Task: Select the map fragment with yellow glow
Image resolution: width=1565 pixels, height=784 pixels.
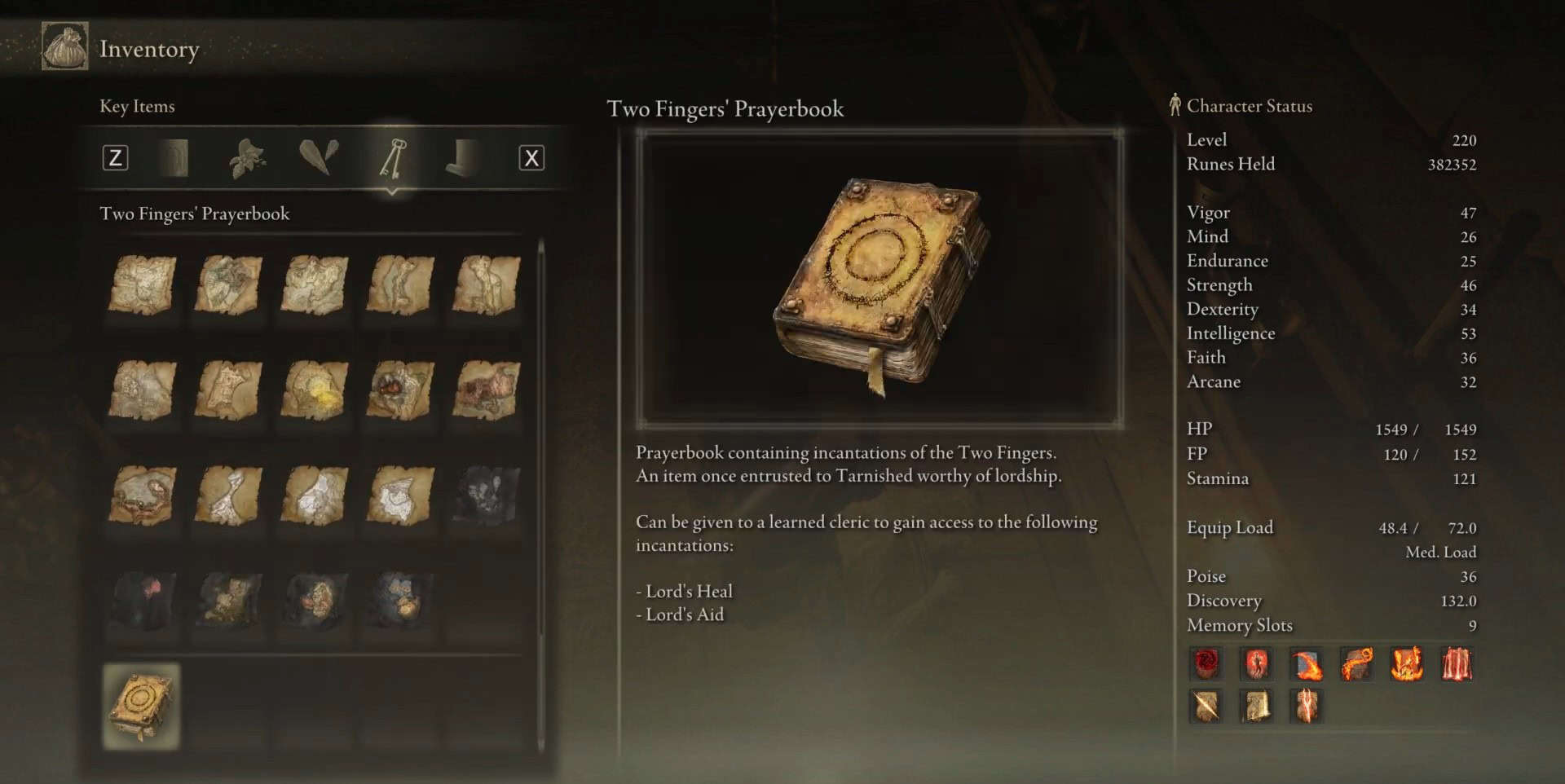Action: (x=315, y=390)
